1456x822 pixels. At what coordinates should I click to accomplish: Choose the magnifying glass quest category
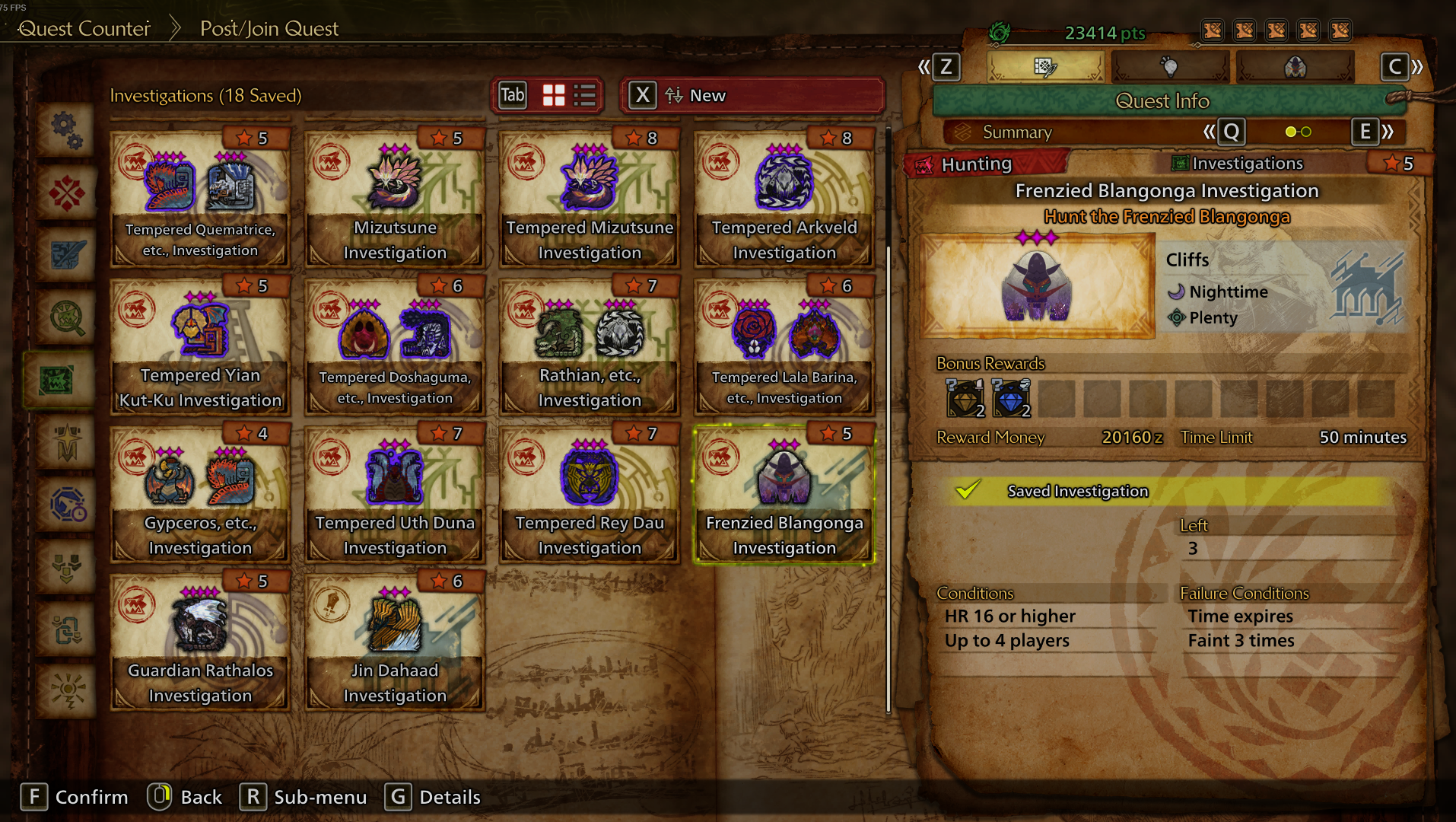67,317
